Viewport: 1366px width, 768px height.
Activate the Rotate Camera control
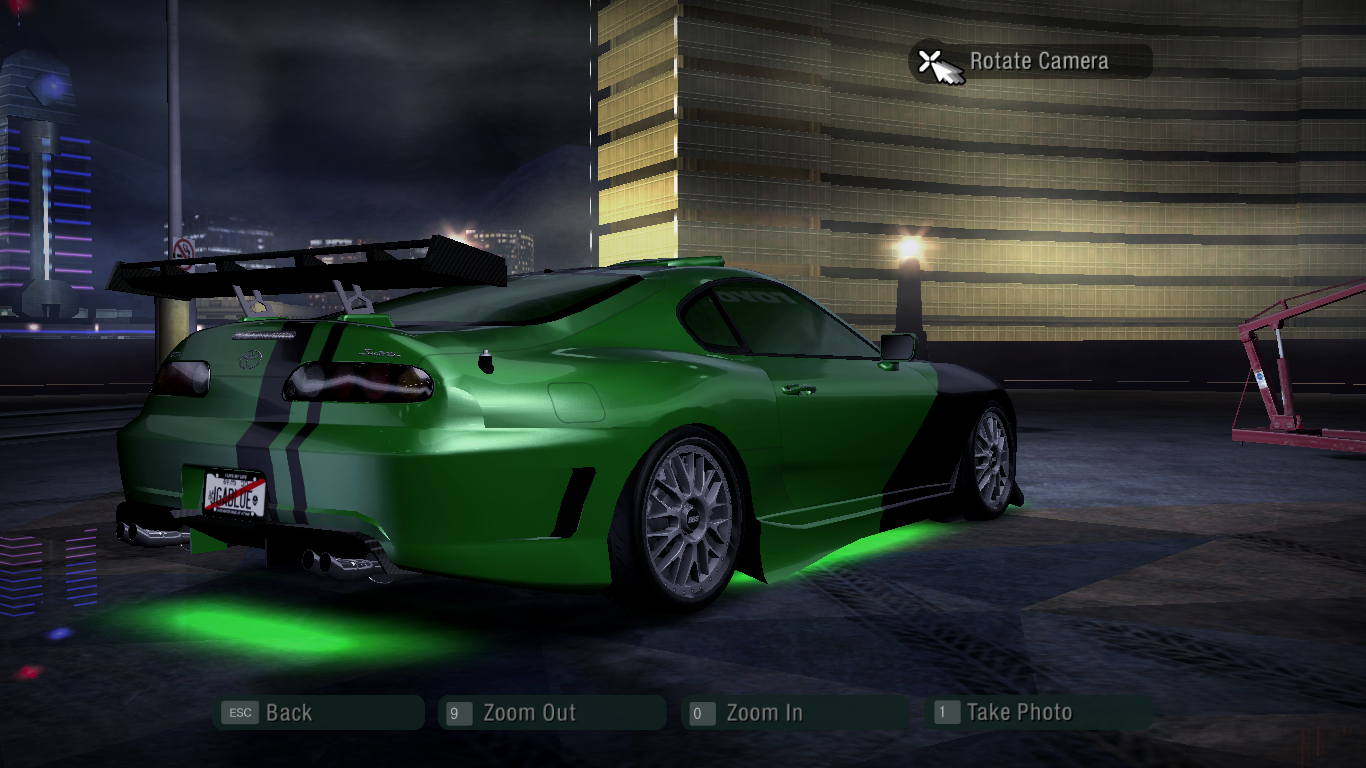[x=1030, y=61]
